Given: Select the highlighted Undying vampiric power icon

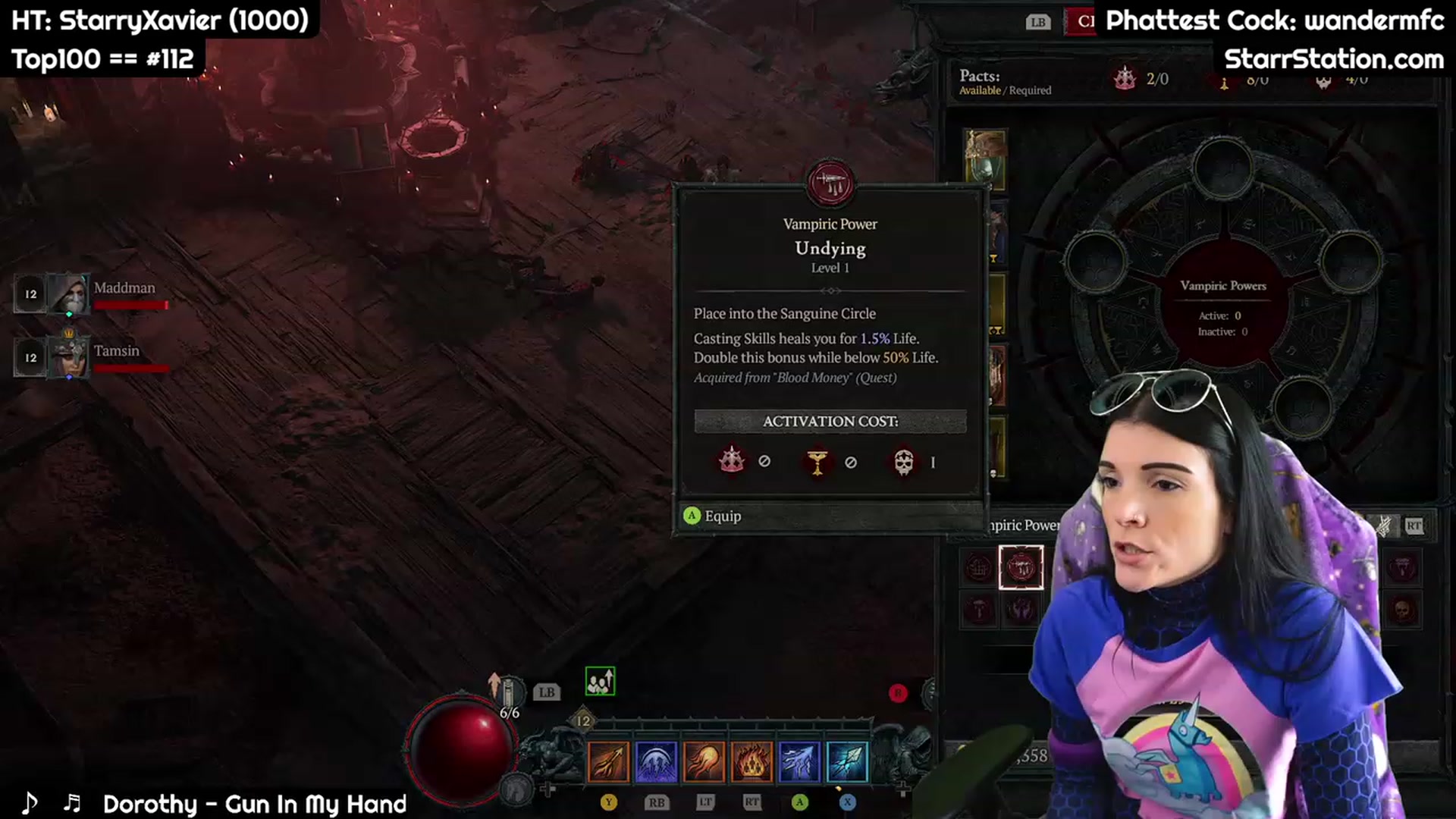Looking at the screenshot, I should coord(1021,567).
